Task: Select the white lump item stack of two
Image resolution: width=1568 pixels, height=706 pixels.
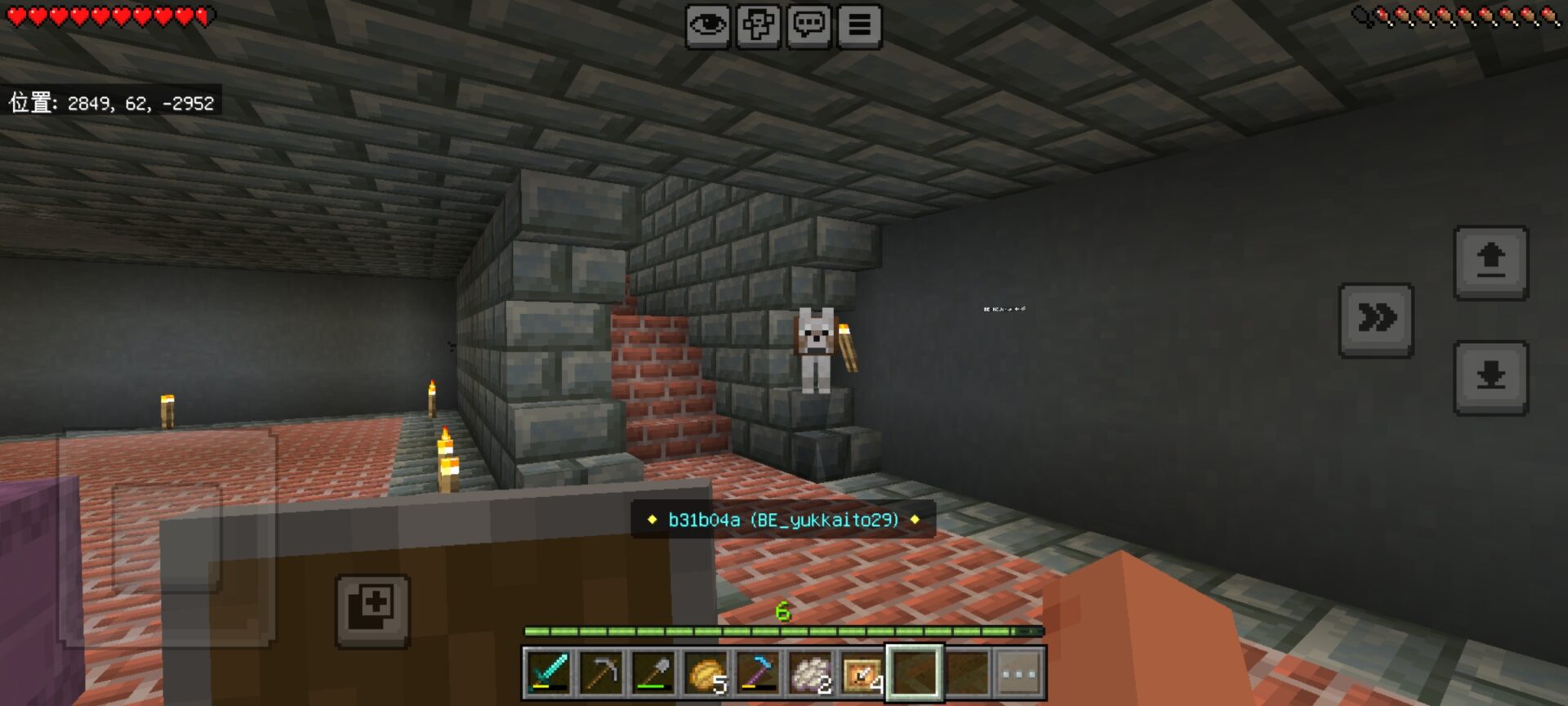Action: pyautogui.click(x=811, y=673)
